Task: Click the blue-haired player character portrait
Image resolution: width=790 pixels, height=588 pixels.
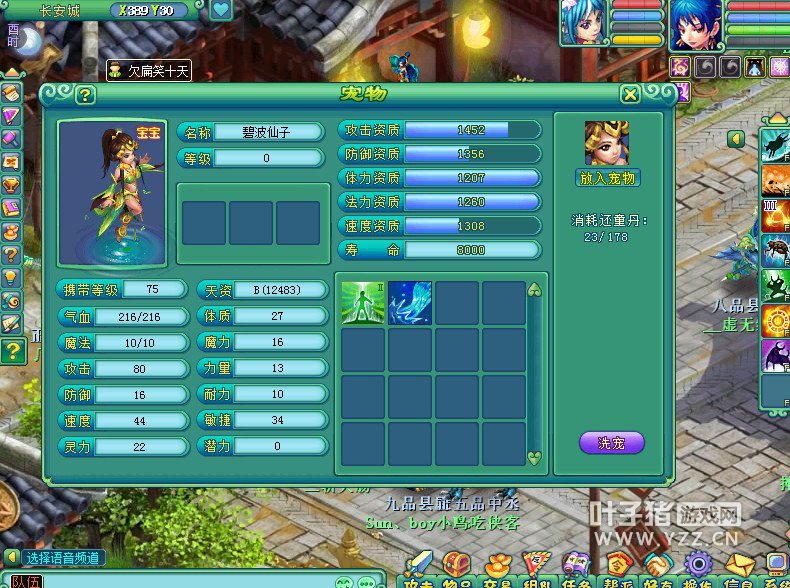Action: pos(696,24)
